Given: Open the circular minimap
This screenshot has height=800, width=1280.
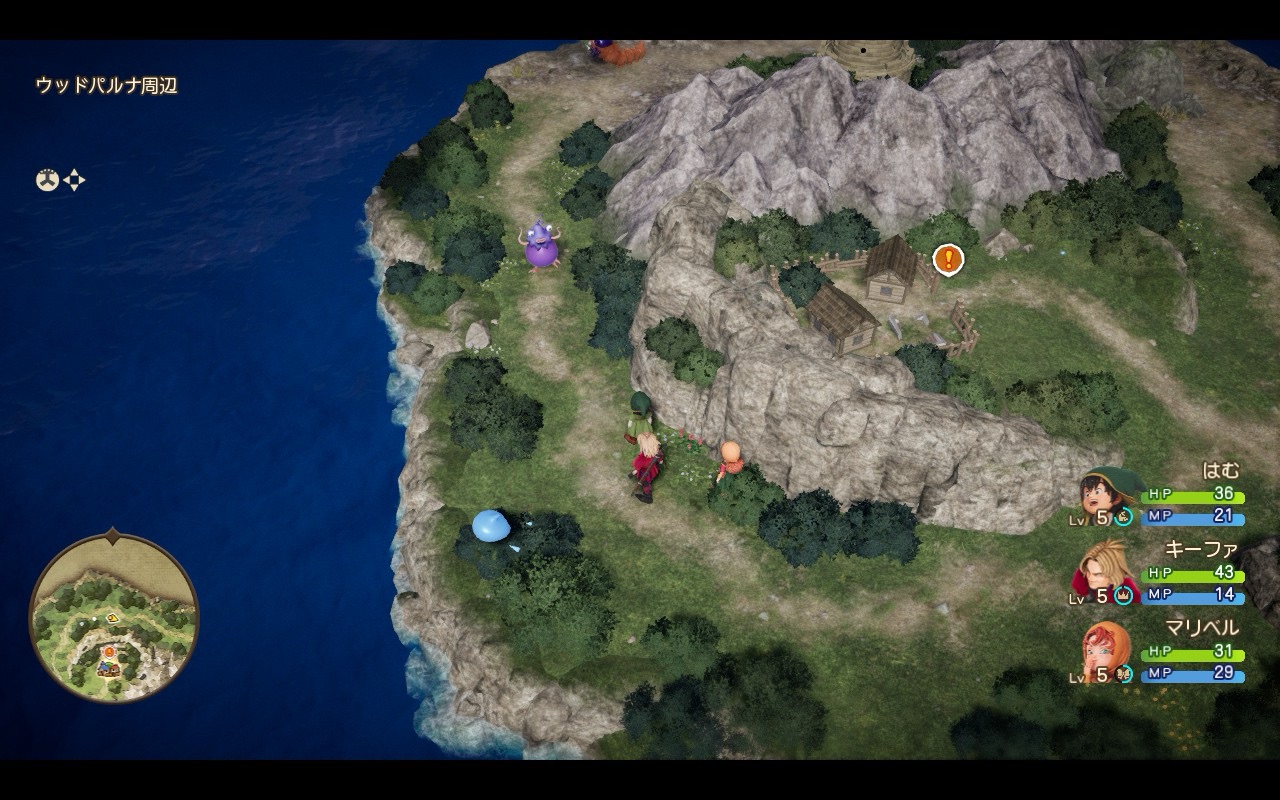Looking at the screenshot, I should (113, 618).
